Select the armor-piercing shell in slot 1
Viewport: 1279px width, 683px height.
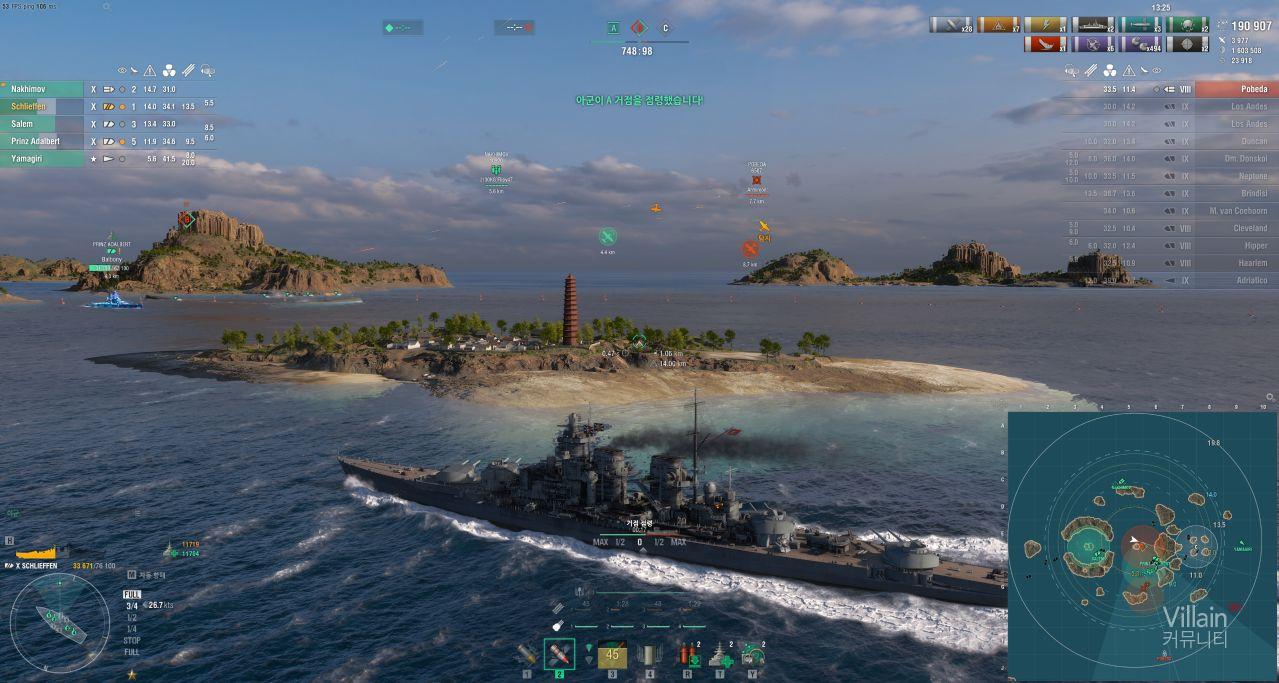point(527,654)
